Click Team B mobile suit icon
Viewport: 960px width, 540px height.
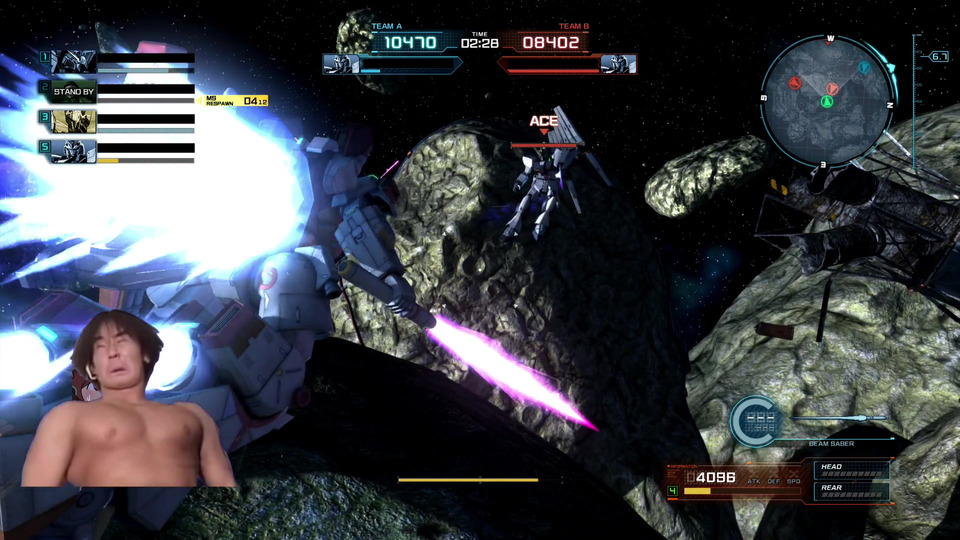point(619,64)
